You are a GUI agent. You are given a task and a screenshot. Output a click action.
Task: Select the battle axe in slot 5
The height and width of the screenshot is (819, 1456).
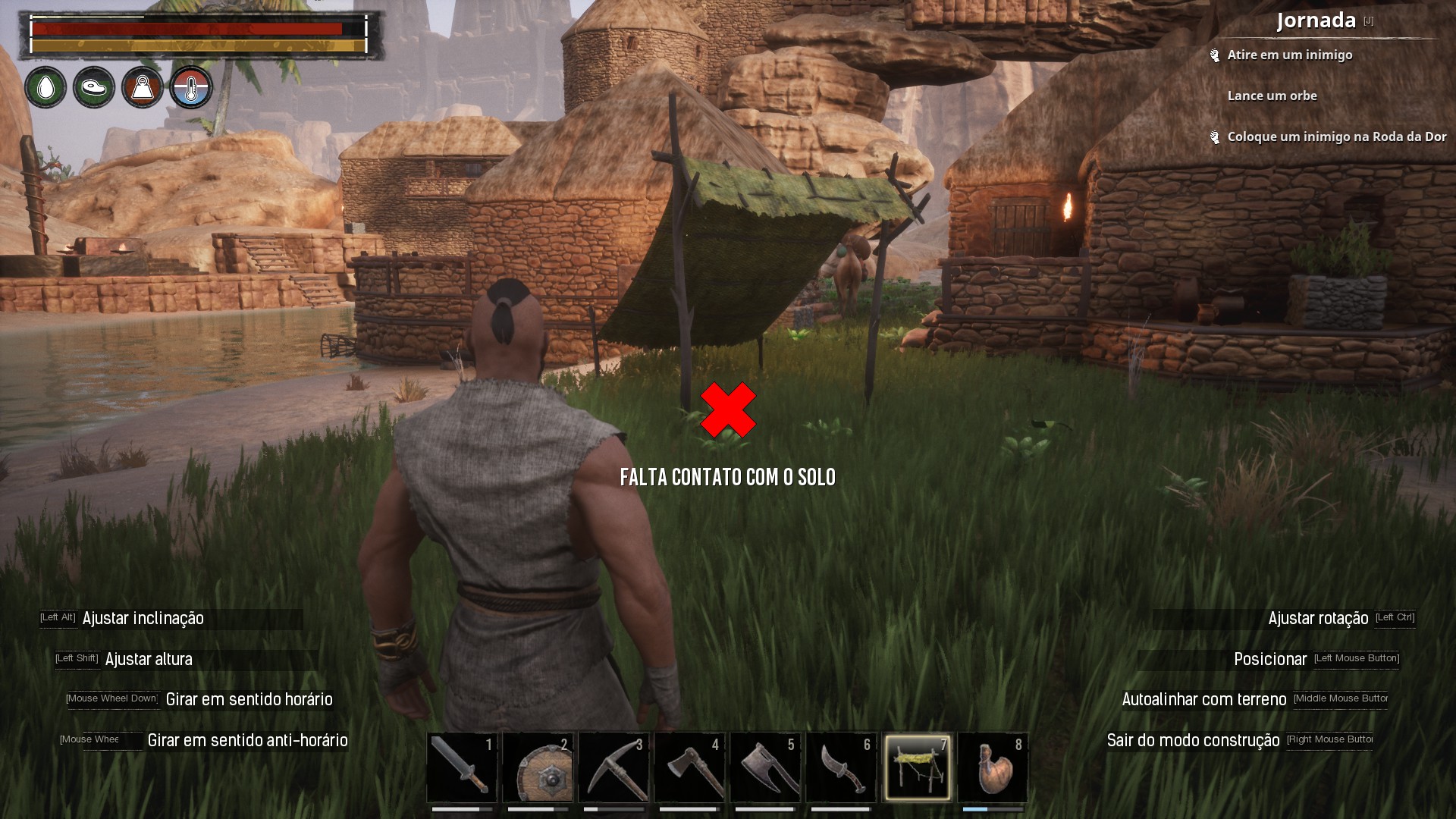click(x=766, y=768)
